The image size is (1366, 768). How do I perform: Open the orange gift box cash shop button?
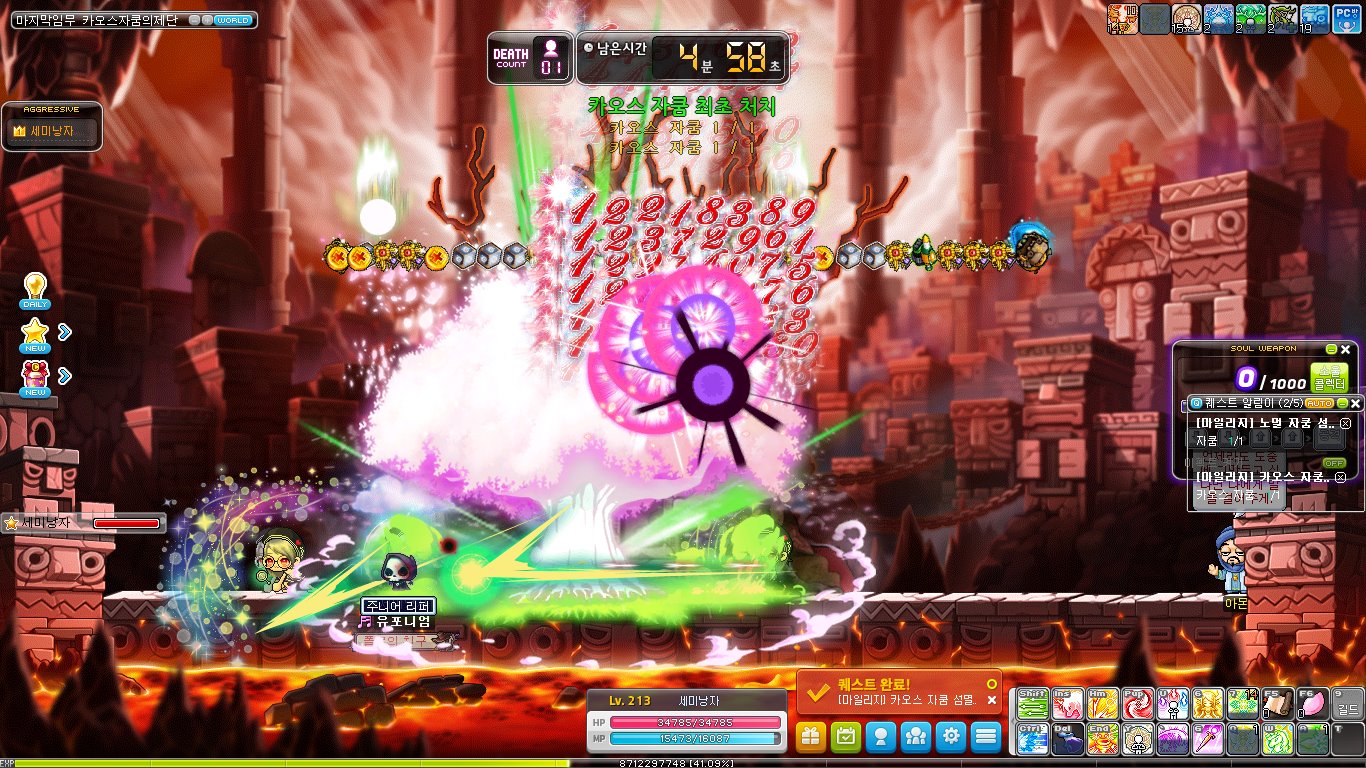811,737
